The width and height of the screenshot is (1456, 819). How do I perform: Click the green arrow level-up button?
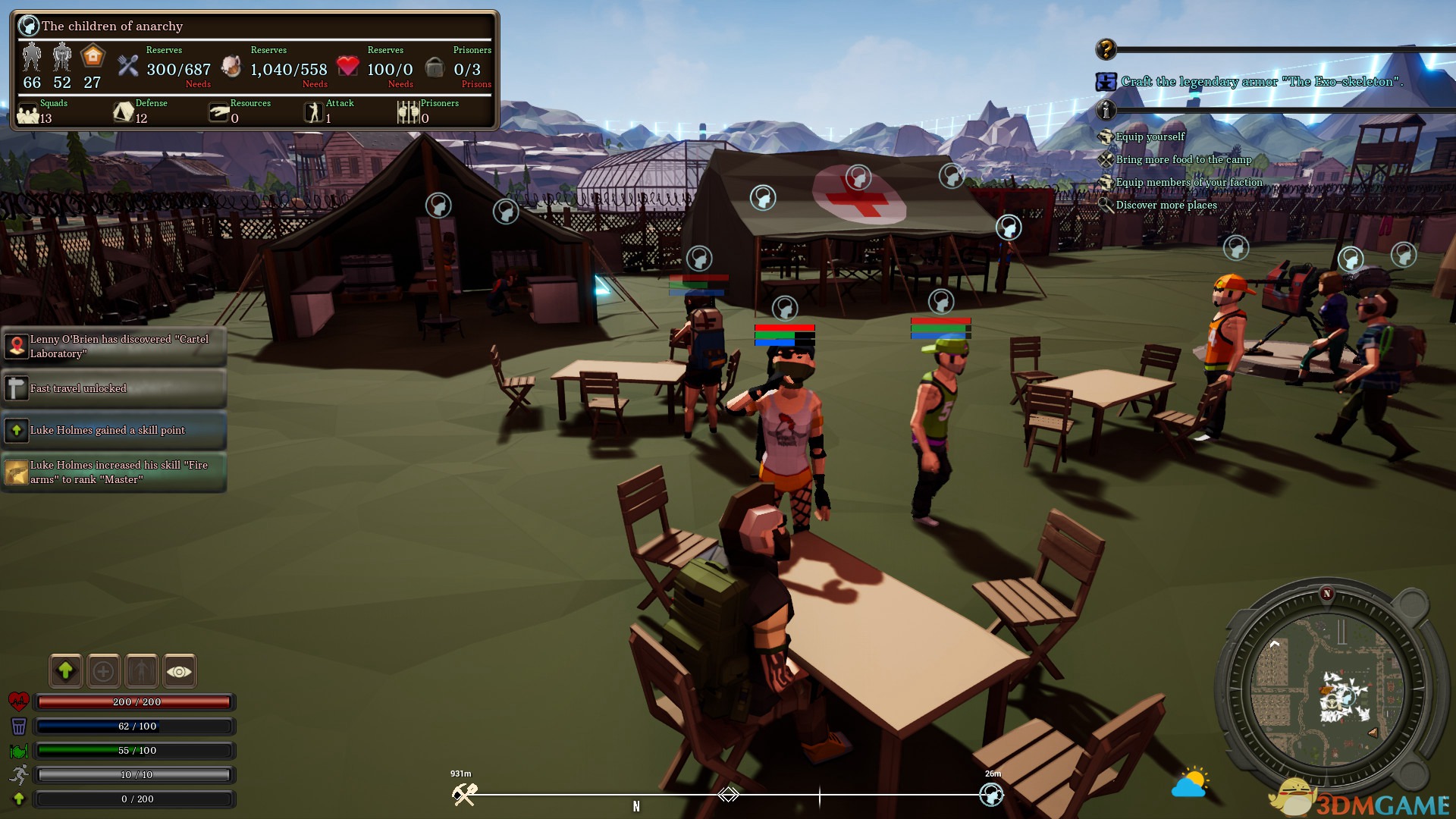[66, 671]
